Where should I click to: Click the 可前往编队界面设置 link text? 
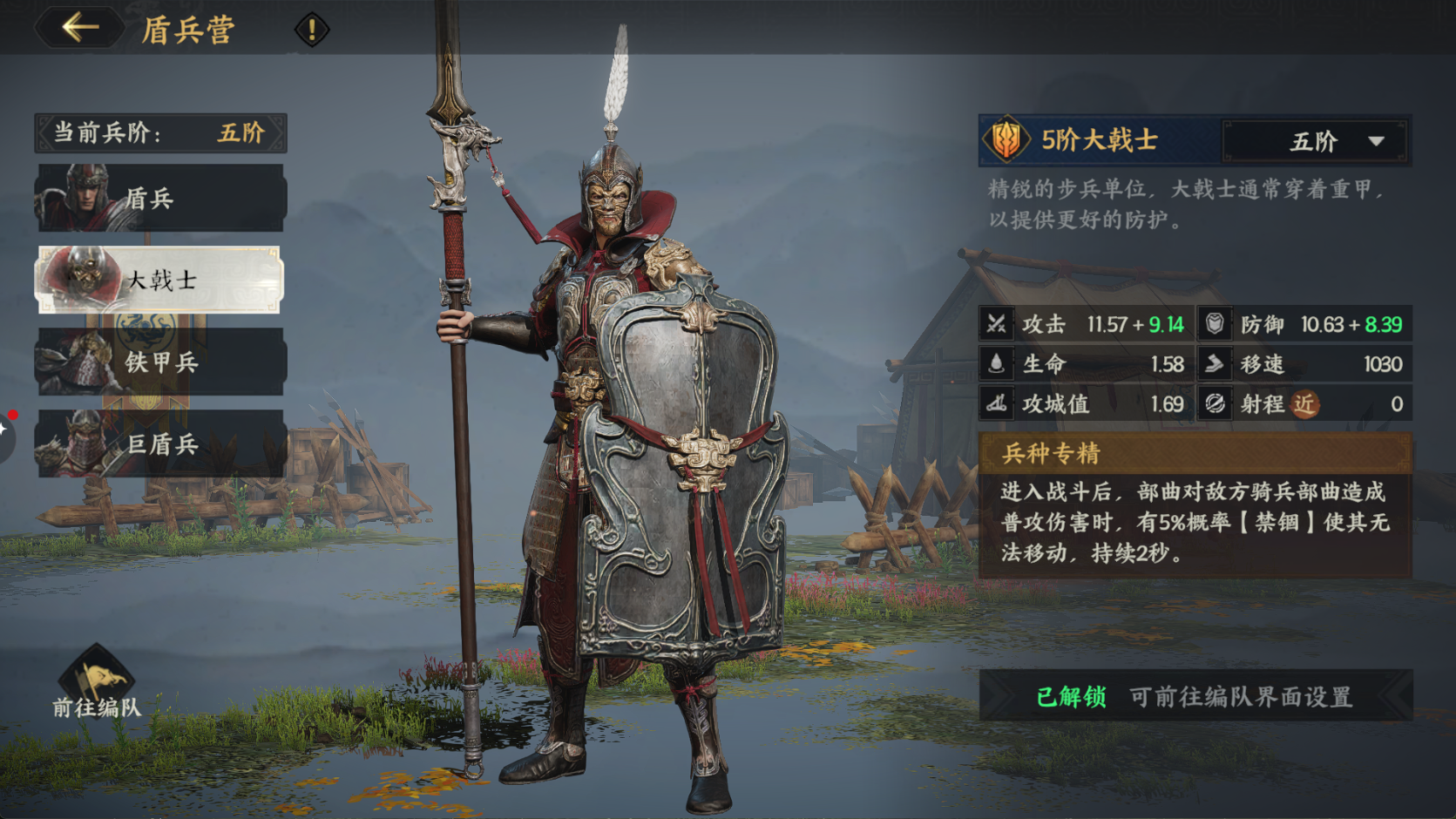[1241, 695]
